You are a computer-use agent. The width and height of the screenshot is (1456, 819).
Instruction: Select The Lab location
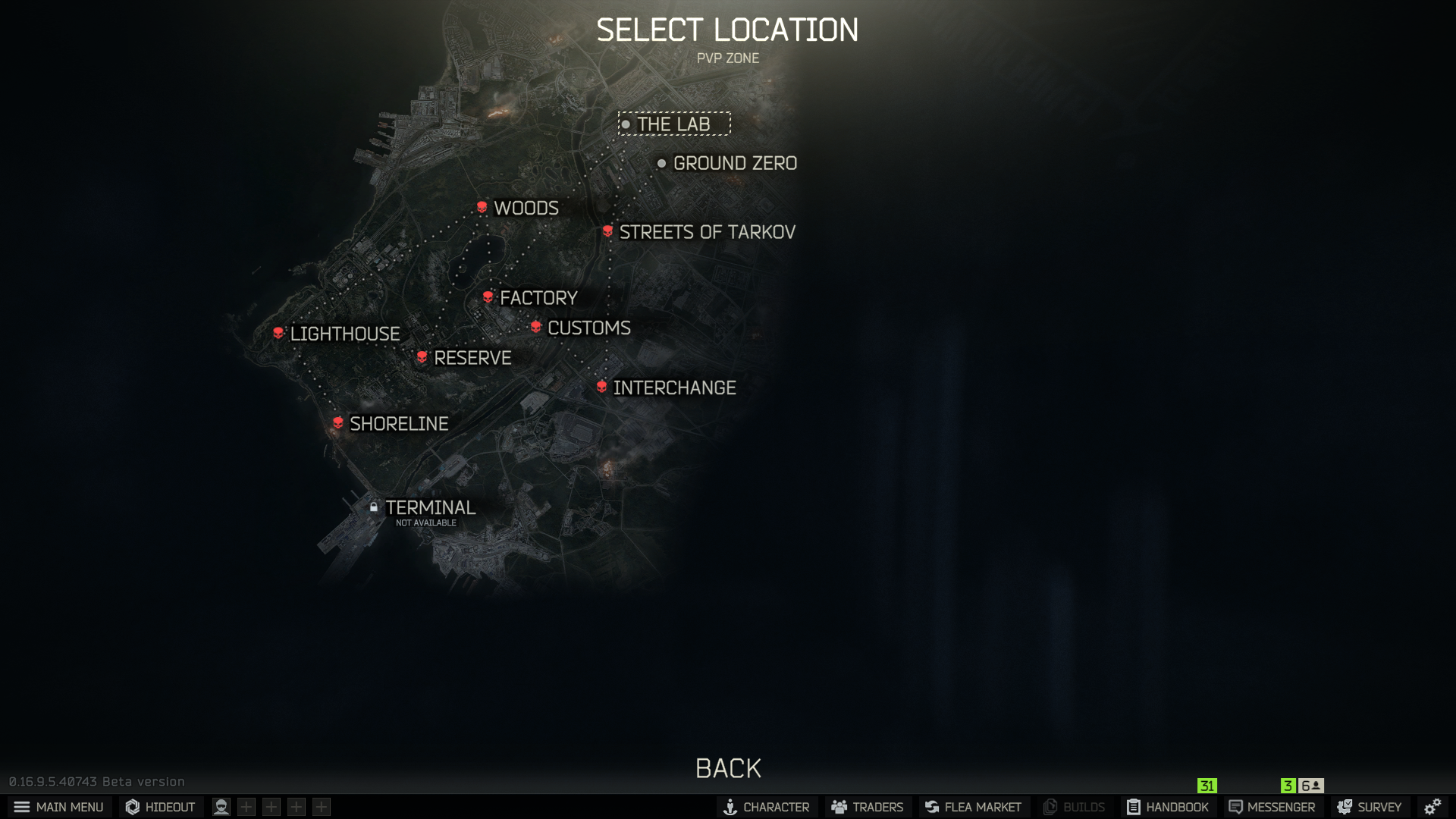point(673,124)
